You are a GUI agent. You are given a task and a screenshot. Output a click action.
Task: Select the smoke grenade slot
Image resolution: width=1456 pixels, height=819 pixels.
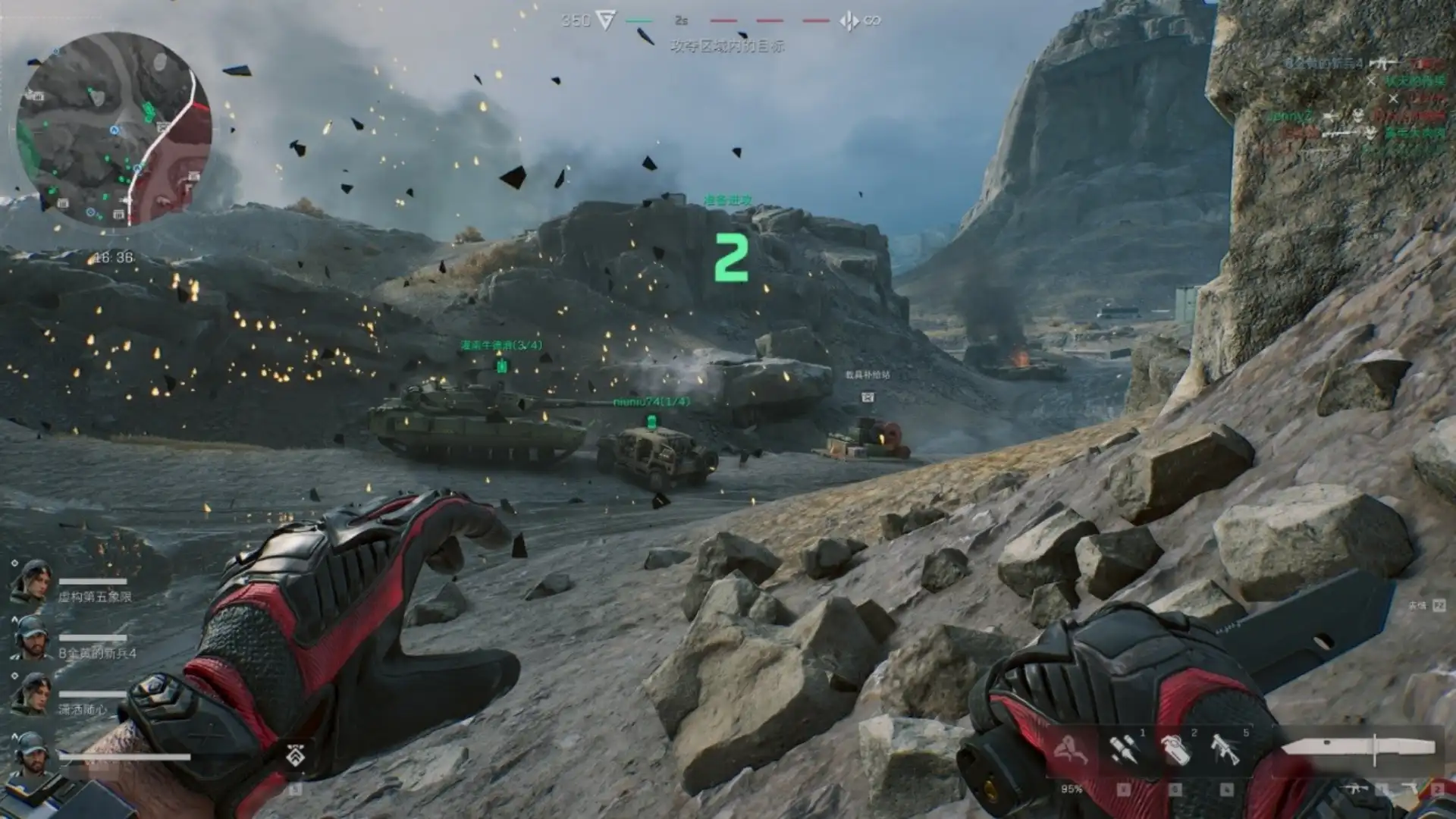[1174, 749]
